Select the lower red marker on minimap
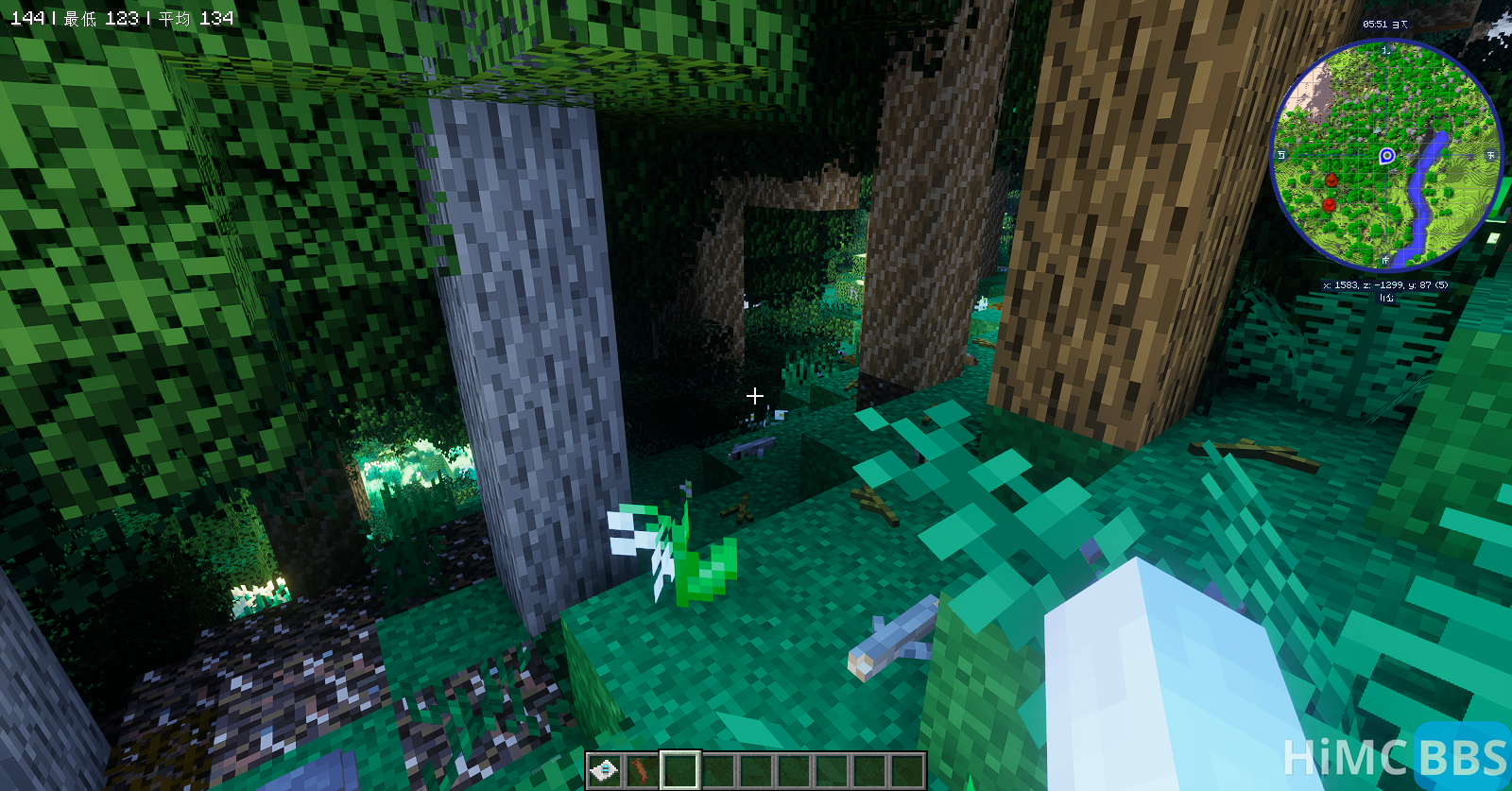Image resolution: width=1512 pixels, height=791 pixels. [x=1329, y=204]
